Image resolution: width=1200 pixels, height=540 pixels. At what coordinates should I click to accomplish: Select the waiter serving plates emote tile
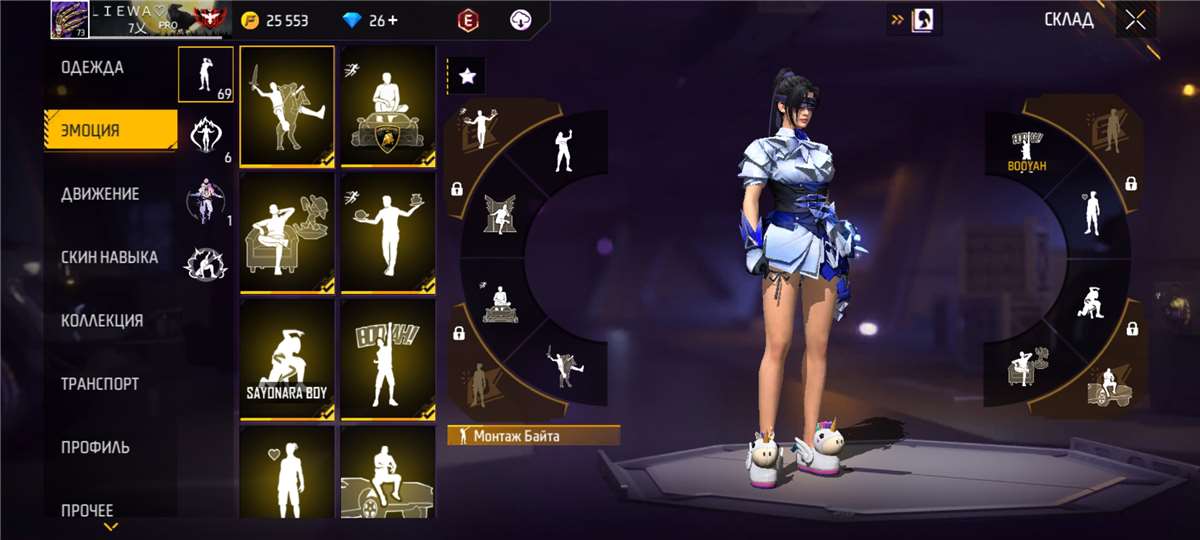pyautogui.click(x=388, y=233)
